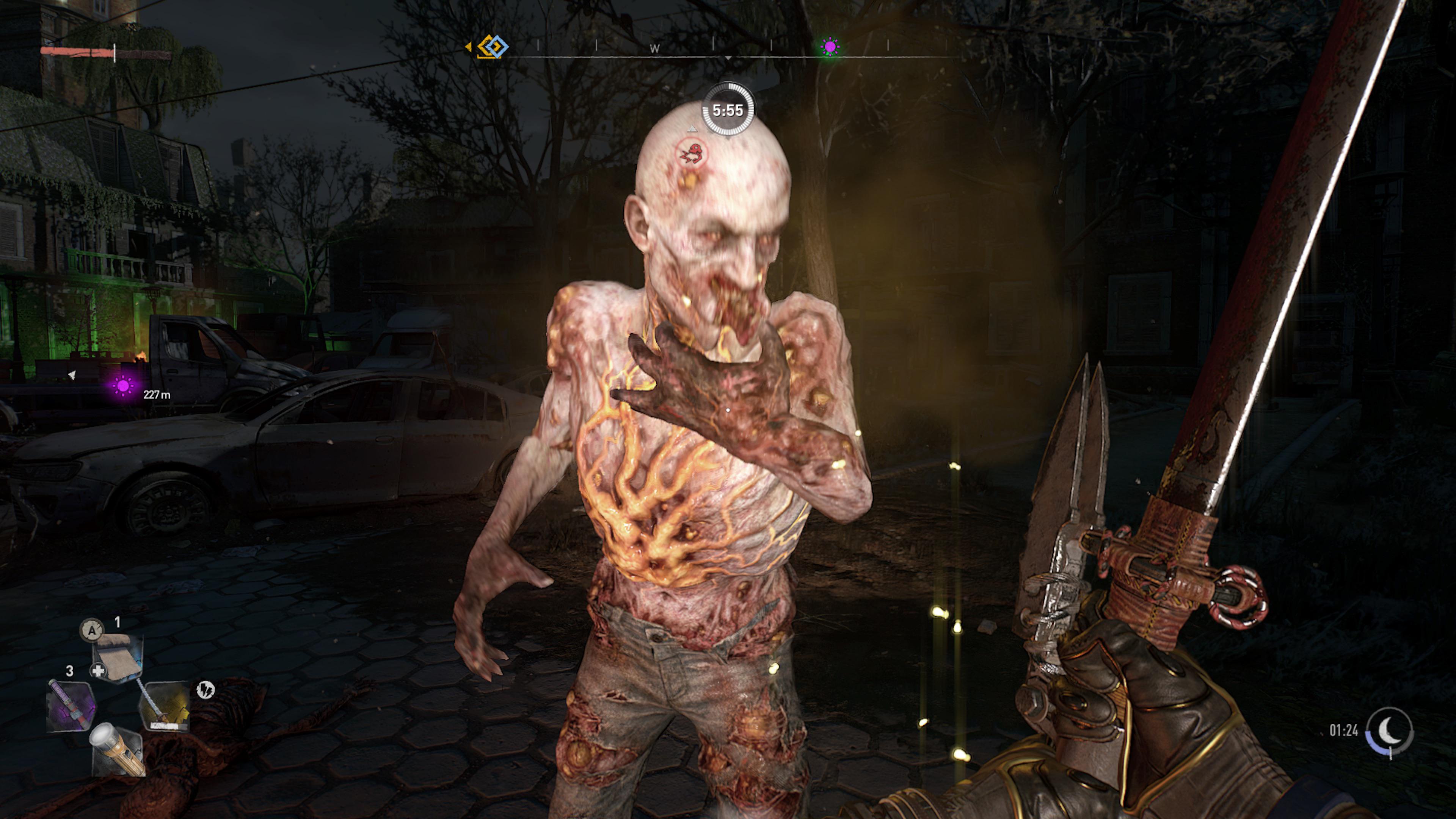Pick the equipped sword weapon slot
The image size is (1456, 819).
[164, 706]
